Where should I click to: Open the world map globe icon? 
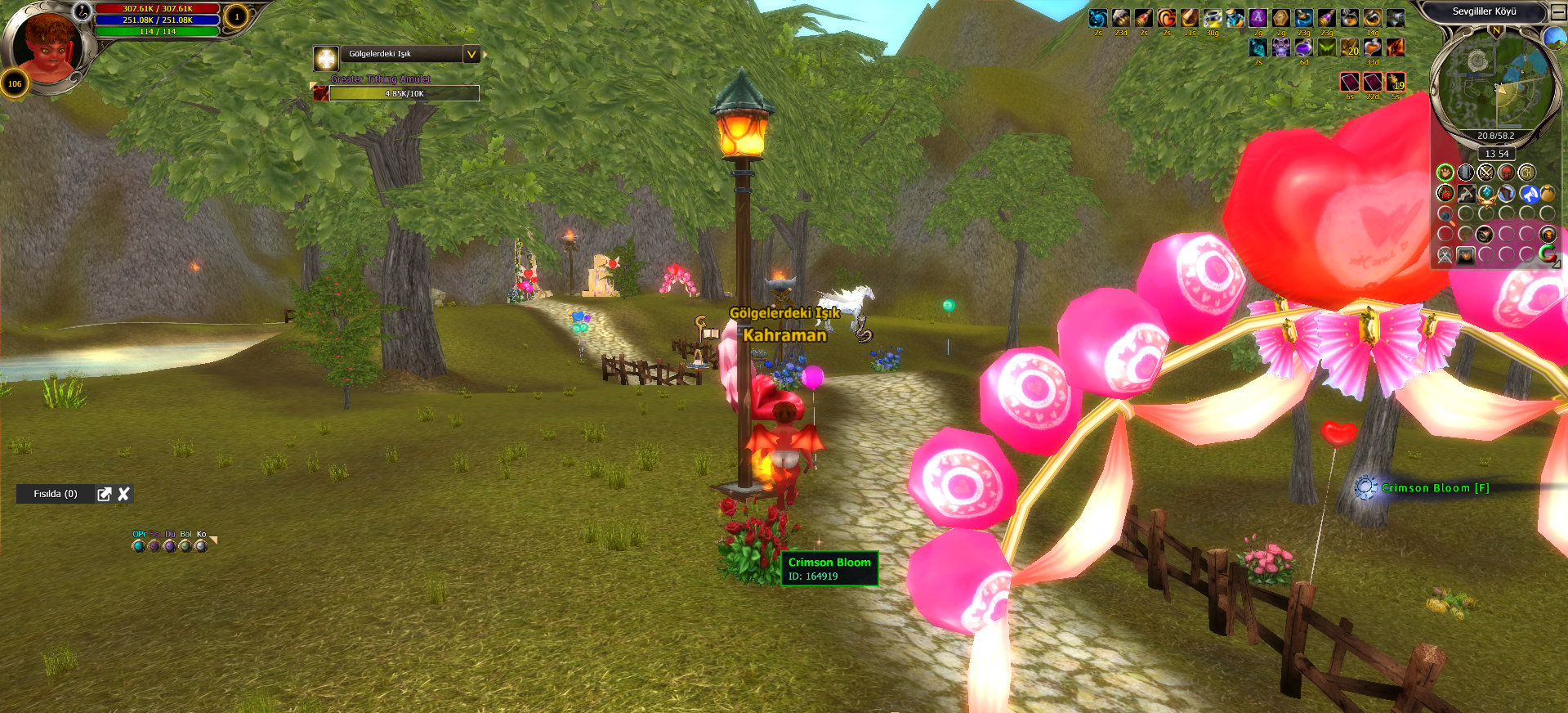click(x=1555, y=38)
